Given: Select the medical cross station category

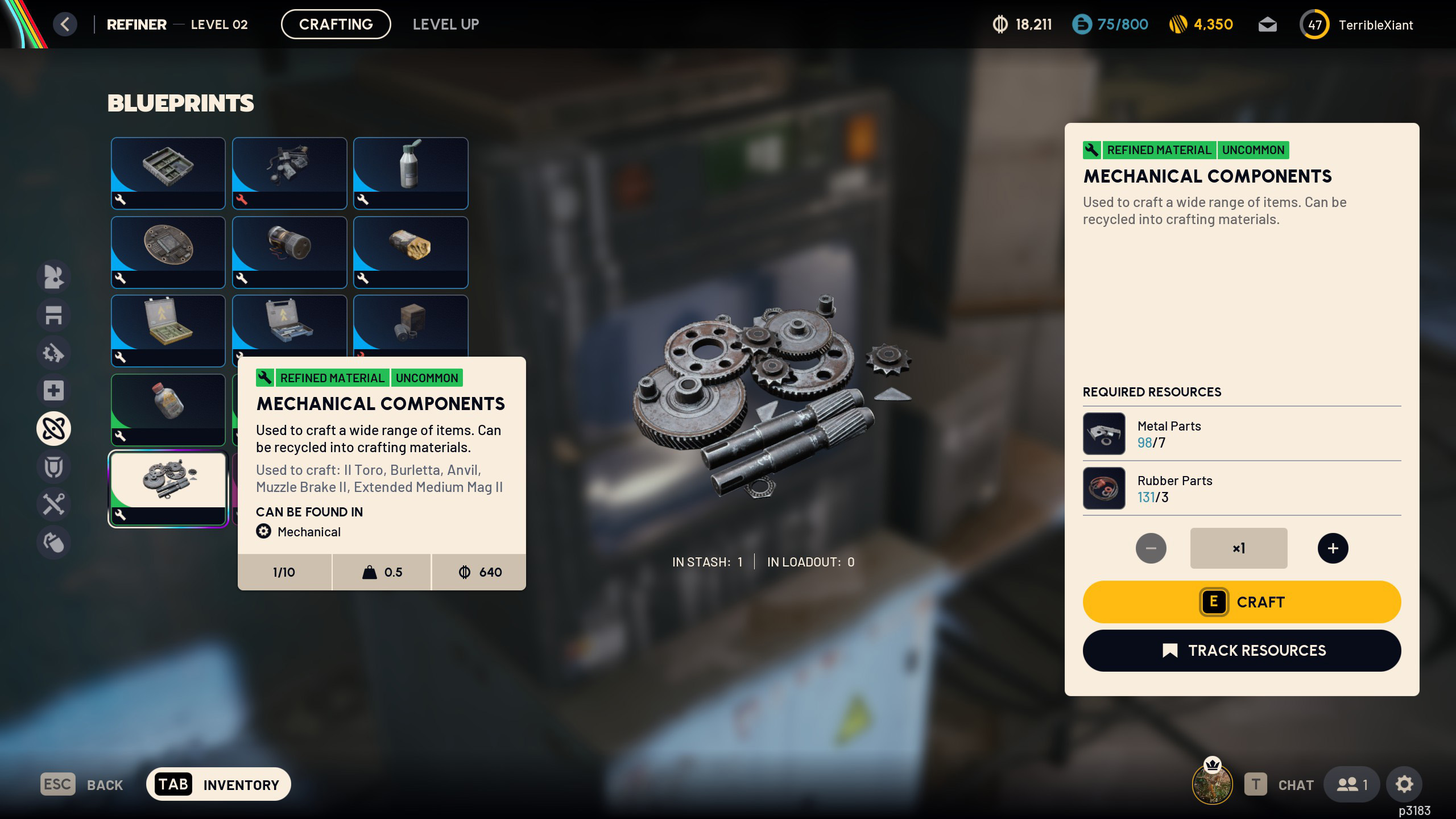Looking at the screenshot, I should point(53,391).
